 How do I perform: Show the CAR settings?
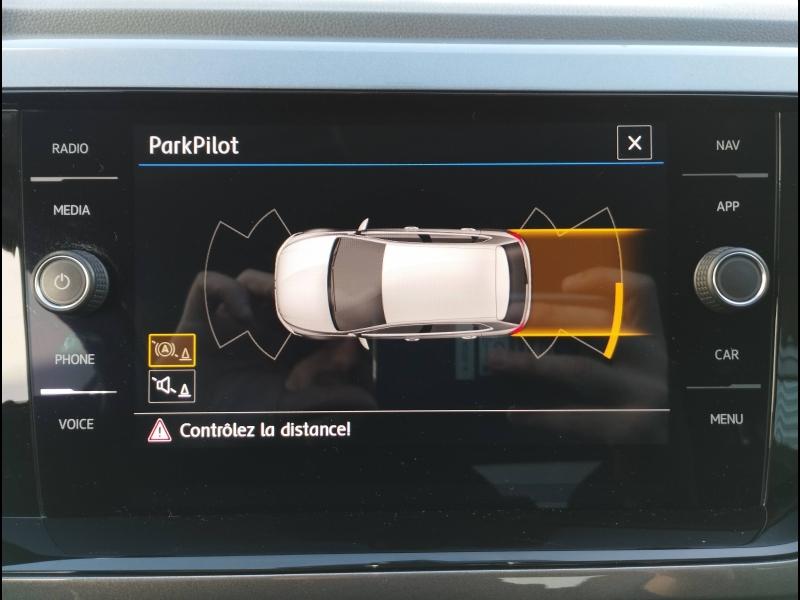click(x=727, y=354)
